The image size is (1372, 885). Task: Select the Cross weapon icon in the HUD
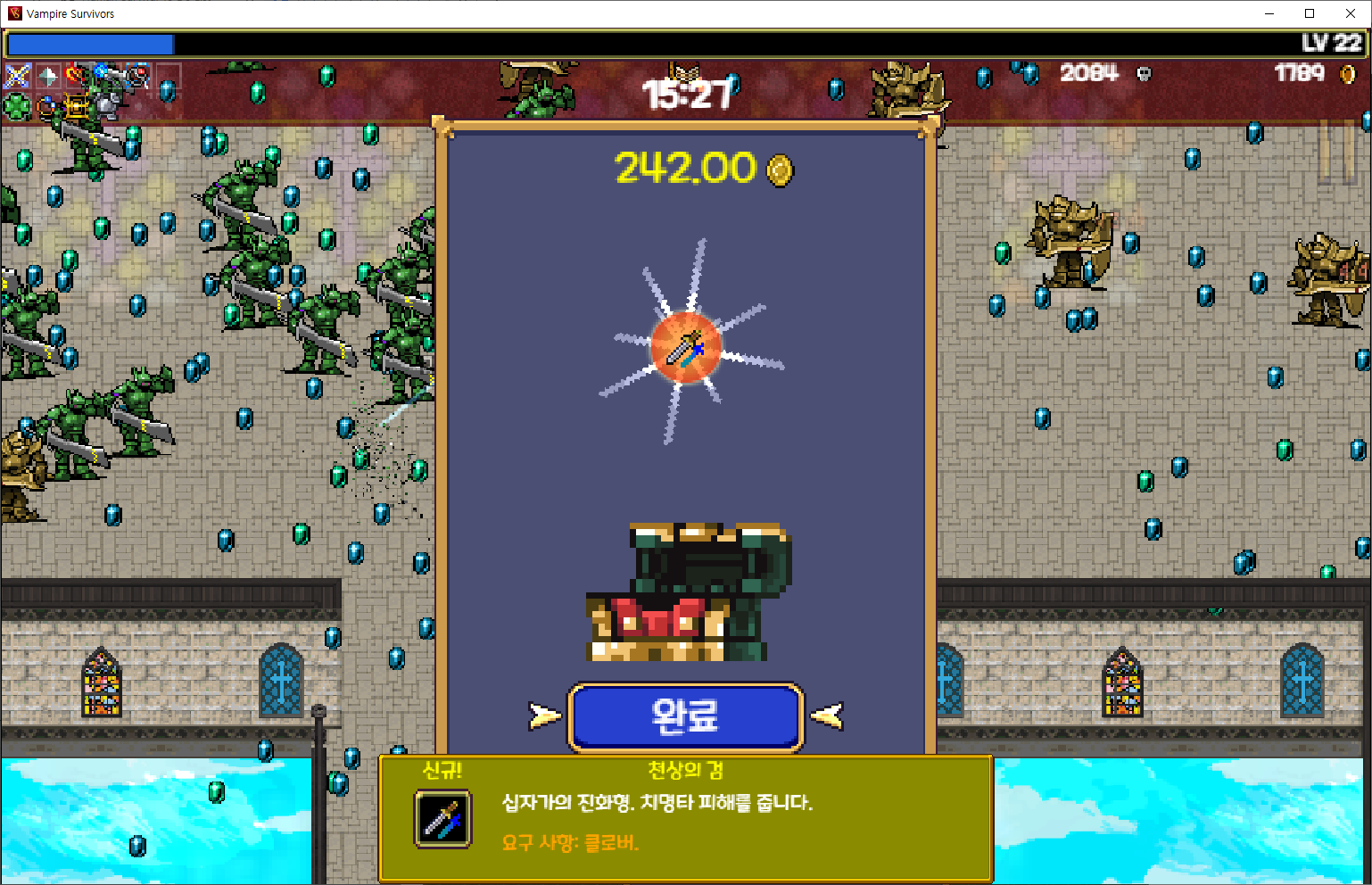[x=16, y=75]
